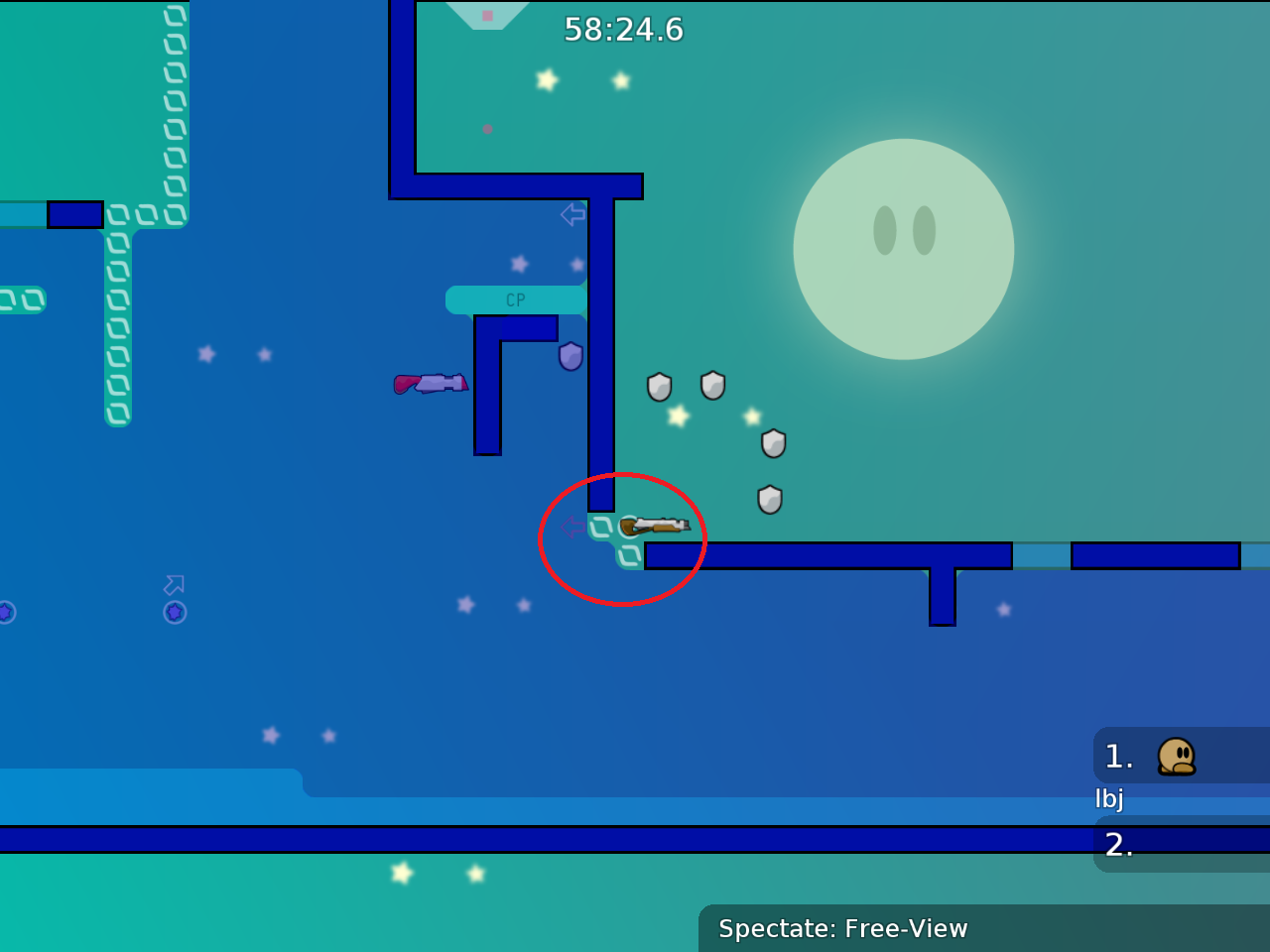Select the lbj name label
Viewport: 1270px width, 952px height.
pos(1108,797)
